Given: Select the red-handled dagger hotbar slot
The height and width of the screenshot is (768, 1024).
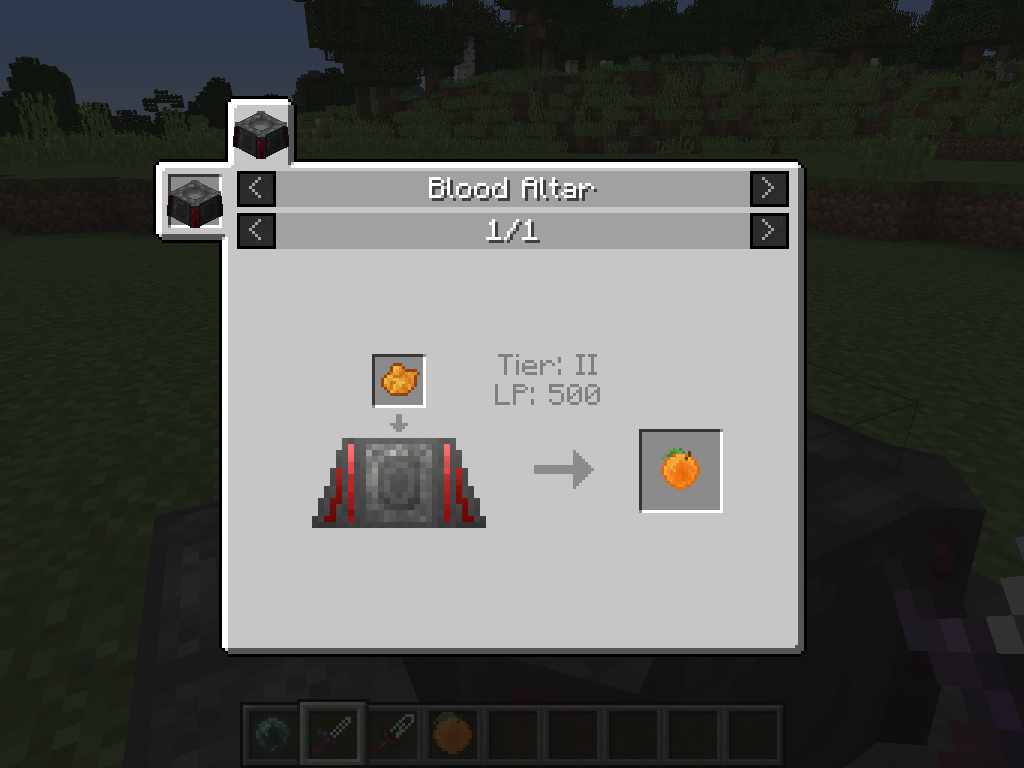Looking at the screenshot, I should [x=393, y=733].
